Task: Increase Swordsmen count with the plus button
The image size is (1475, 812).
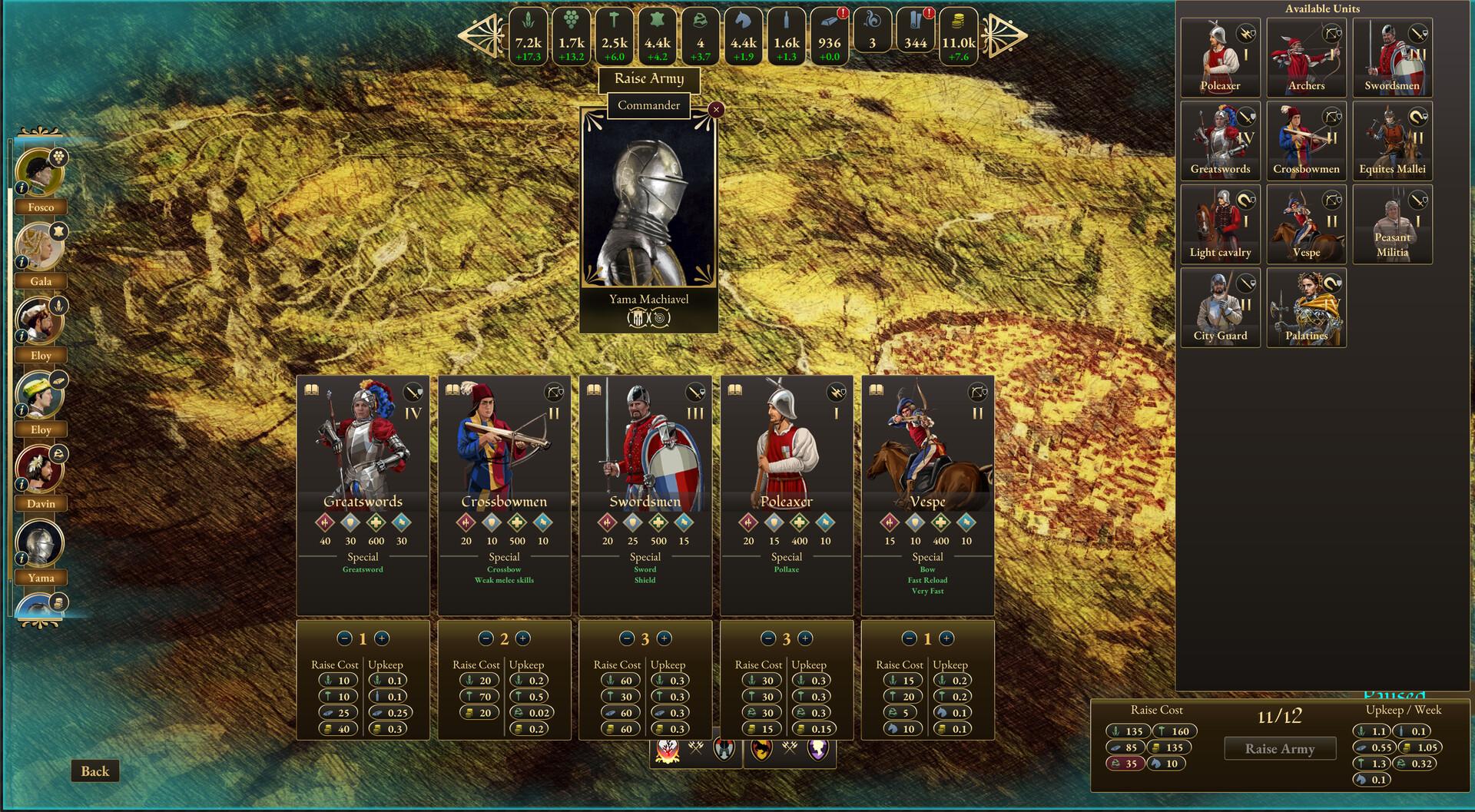Action: pos(665,638)
